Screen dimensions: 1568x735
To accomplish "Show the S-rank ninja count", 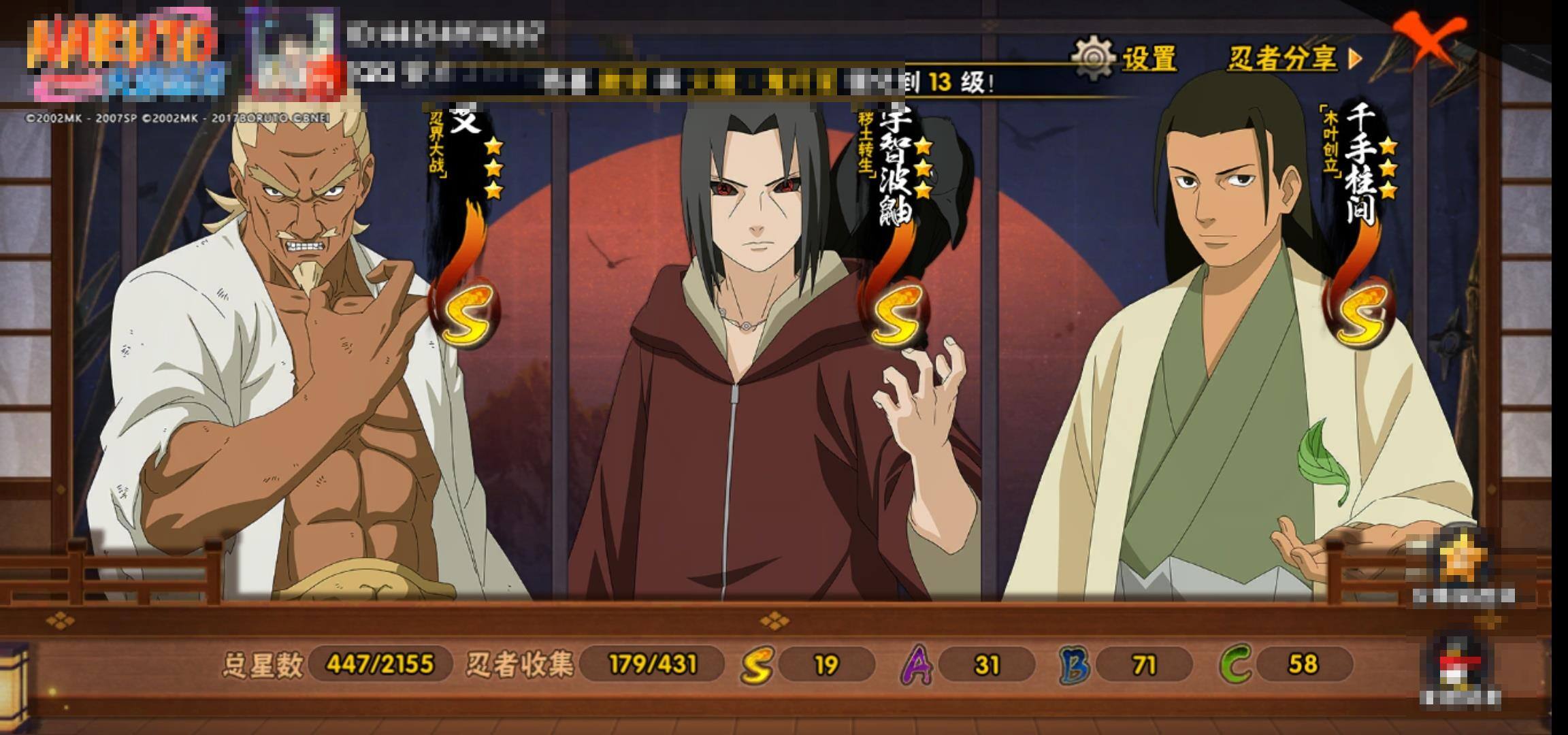I will [808, 664].
